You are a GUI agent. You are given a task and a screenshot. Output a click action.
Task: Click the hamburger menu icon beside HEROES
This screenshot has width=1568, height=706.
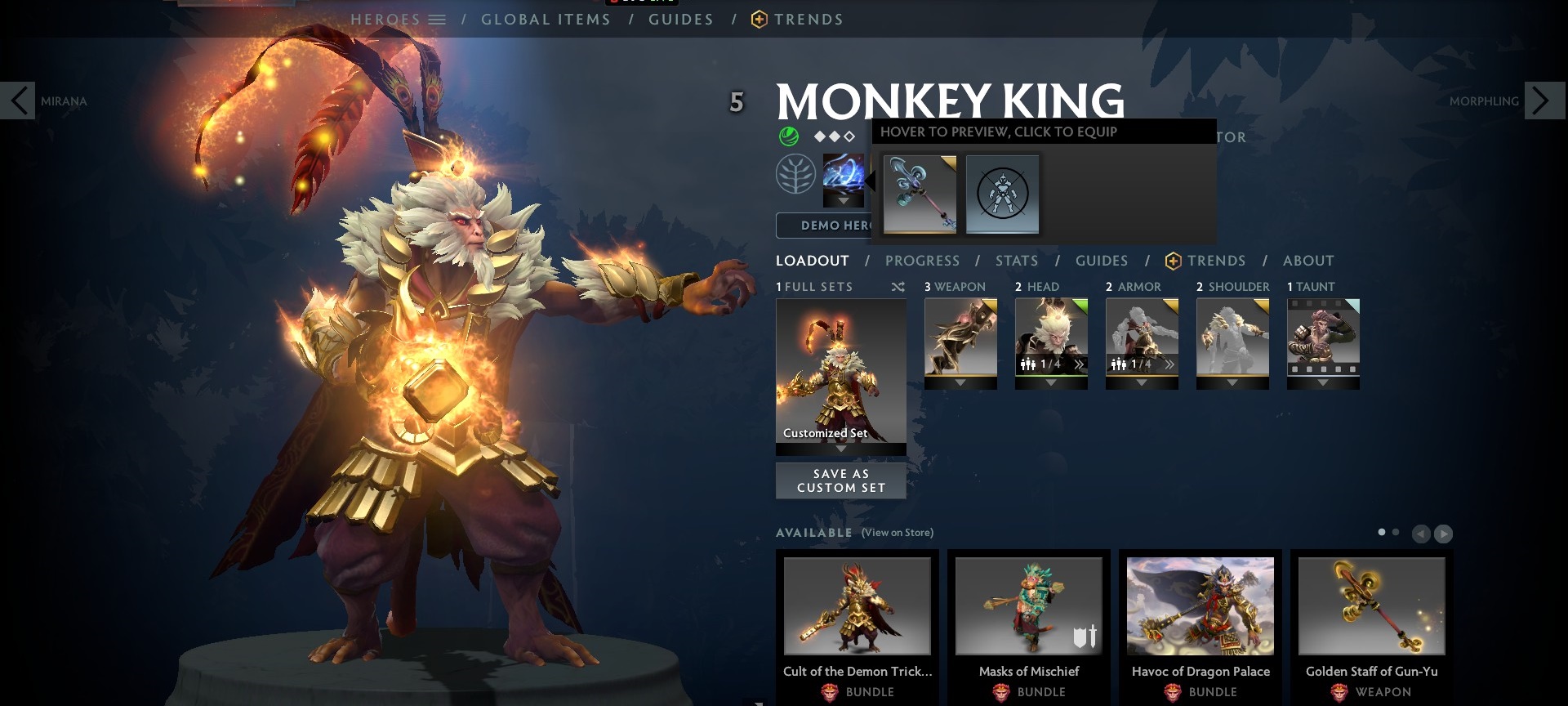(439, 18)
